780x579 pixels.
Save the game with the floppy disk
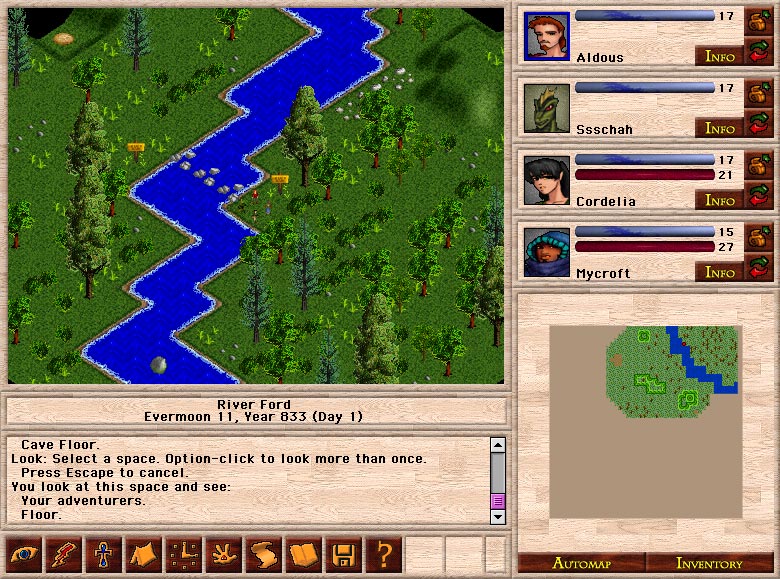[343, 553]
